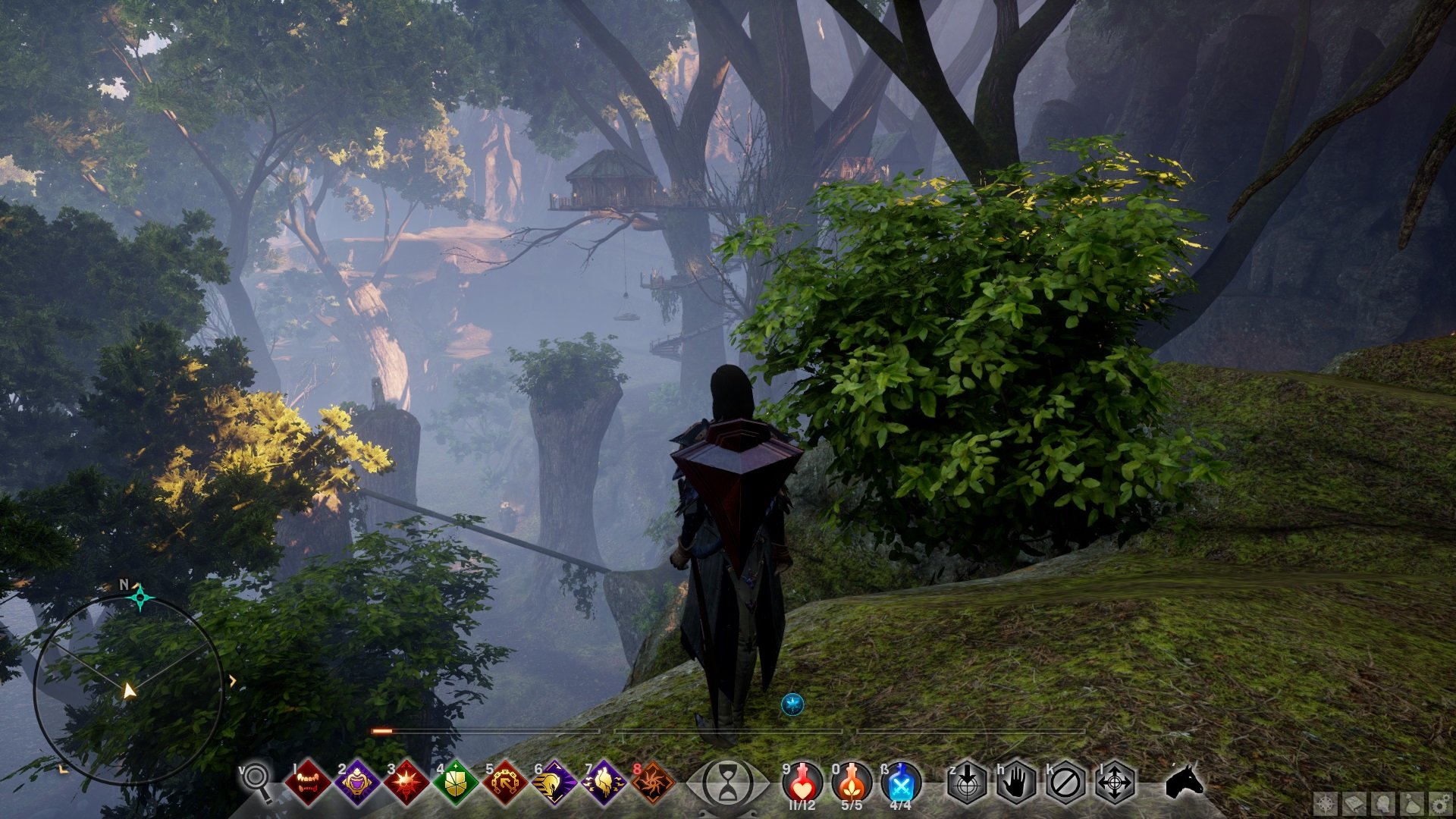This screenshot has height=819, width=1456.
Task: Order the party to hold position
Action: tap(1016, 782)
